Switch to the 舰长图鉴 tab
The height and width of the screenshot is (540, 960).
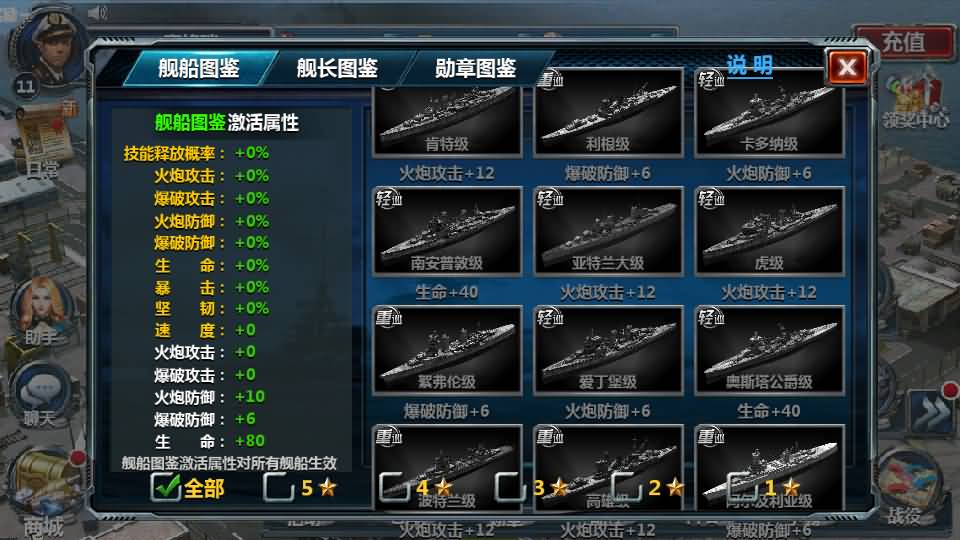(337, 69)
